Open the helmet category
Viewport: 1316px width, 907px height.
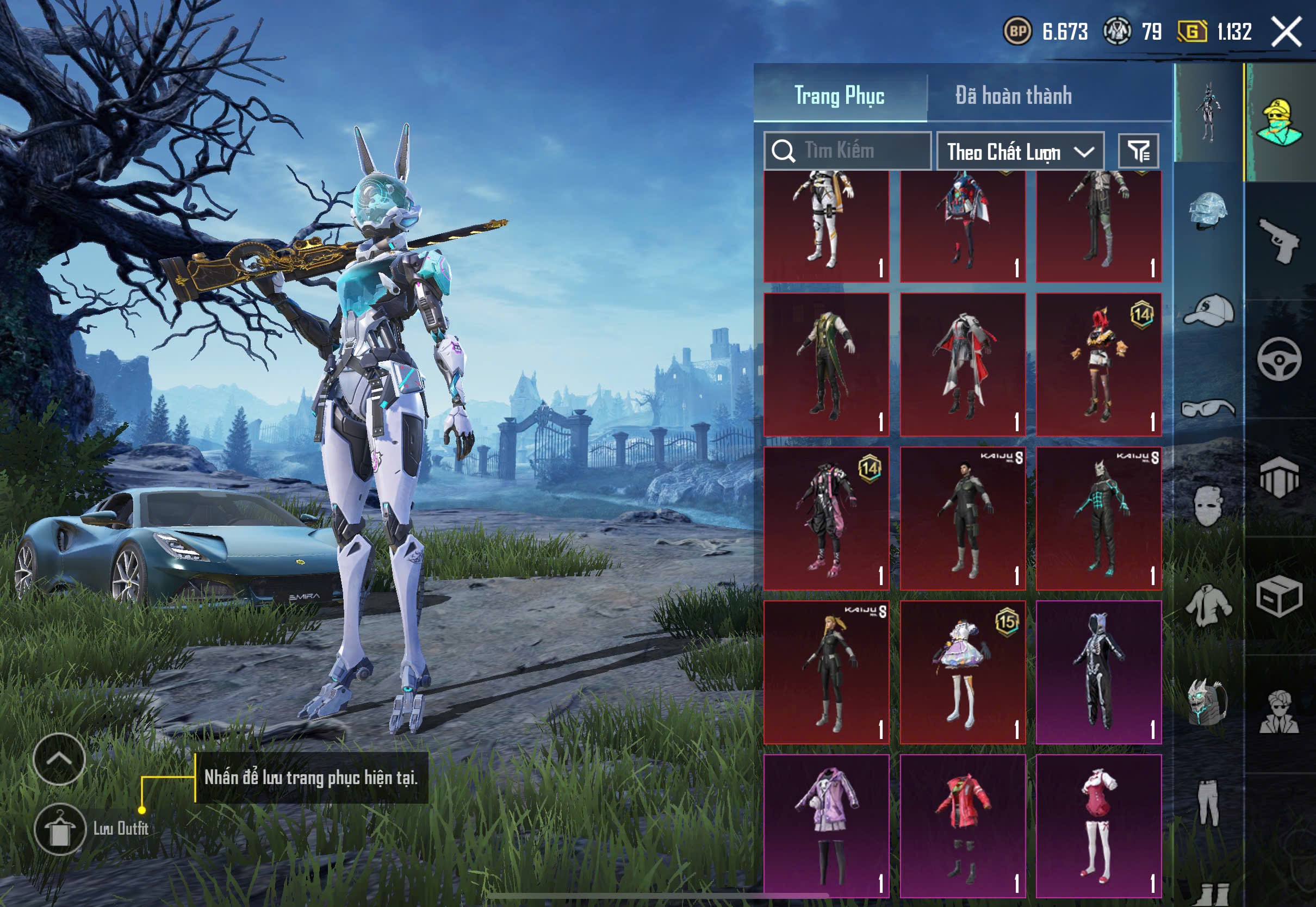1208,210
